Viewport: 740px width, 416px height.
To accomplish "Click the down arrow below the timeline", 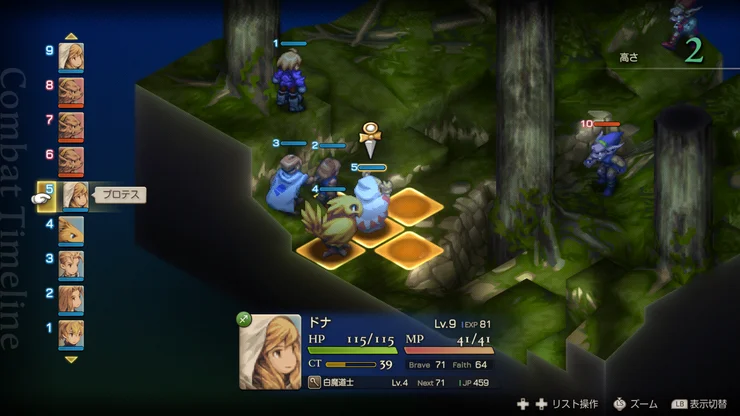I will click(x=71, y=358).
